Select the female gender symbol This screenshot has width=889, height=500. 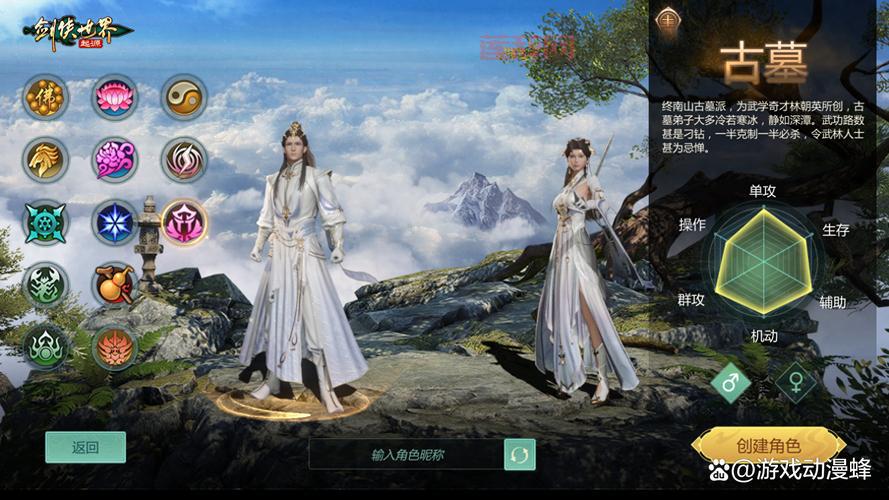point(796,382)
